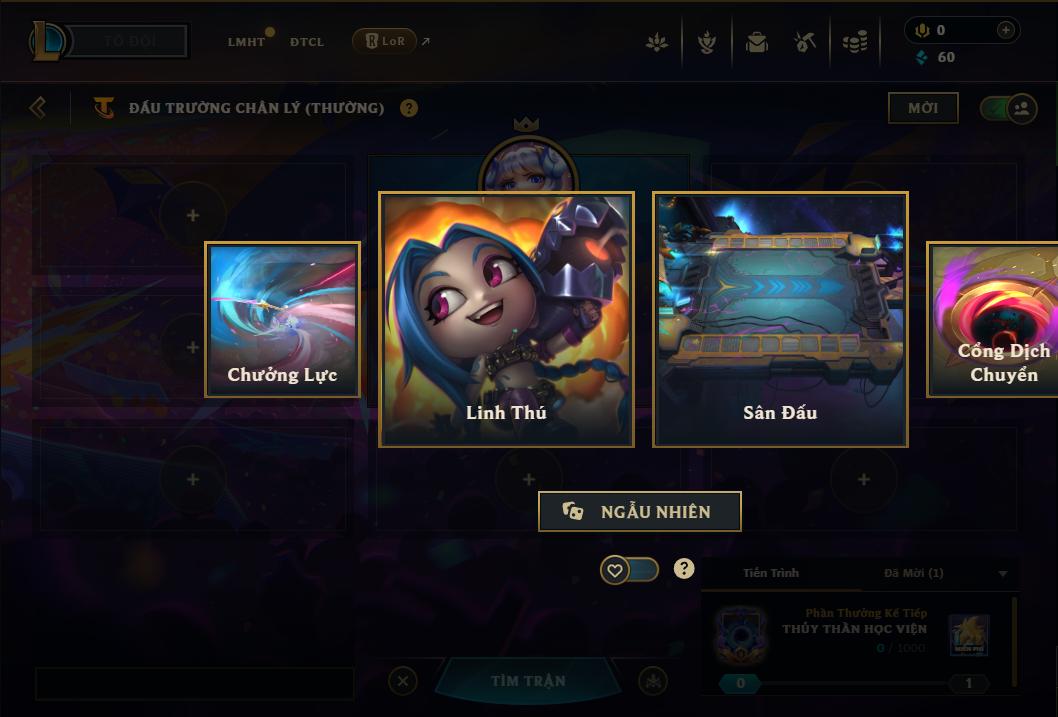Go back with the arrow button
The height and width of the screenshot is (717, 1058).
[38, 107]
